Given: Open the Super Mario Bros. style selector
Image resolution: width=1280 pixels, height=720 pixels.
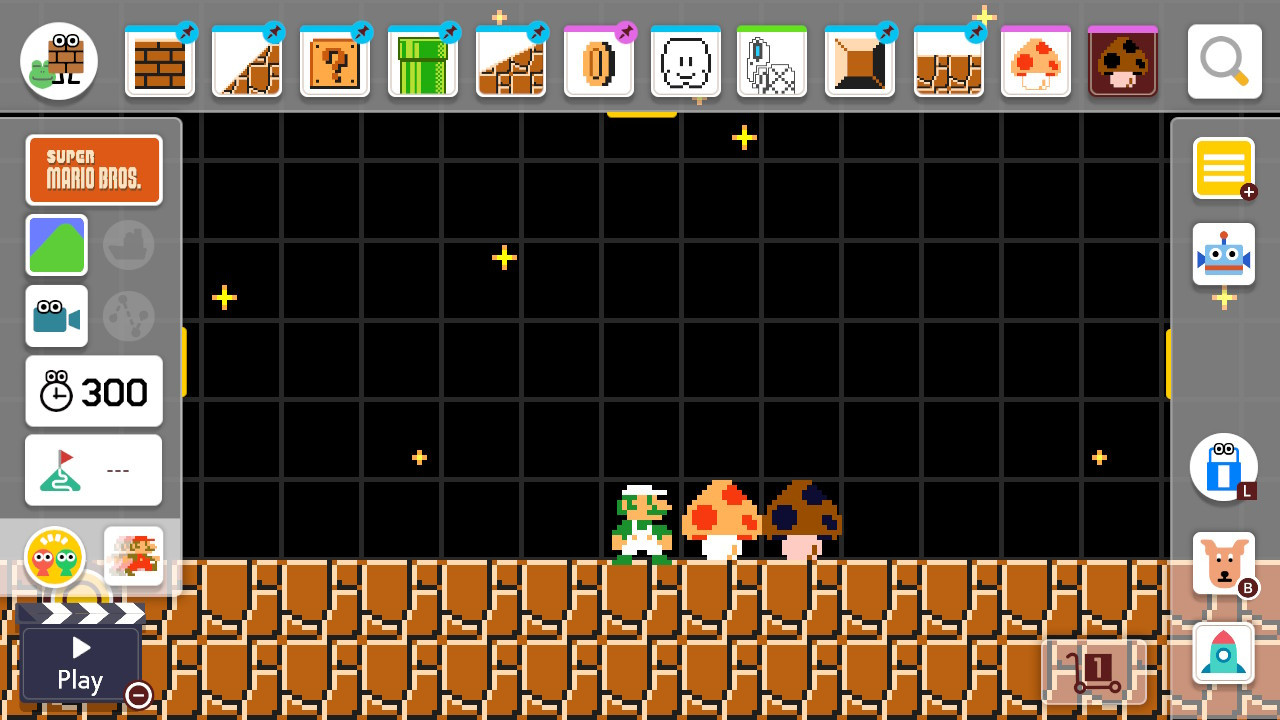Looking at the screenshot, I should point(94,169).
